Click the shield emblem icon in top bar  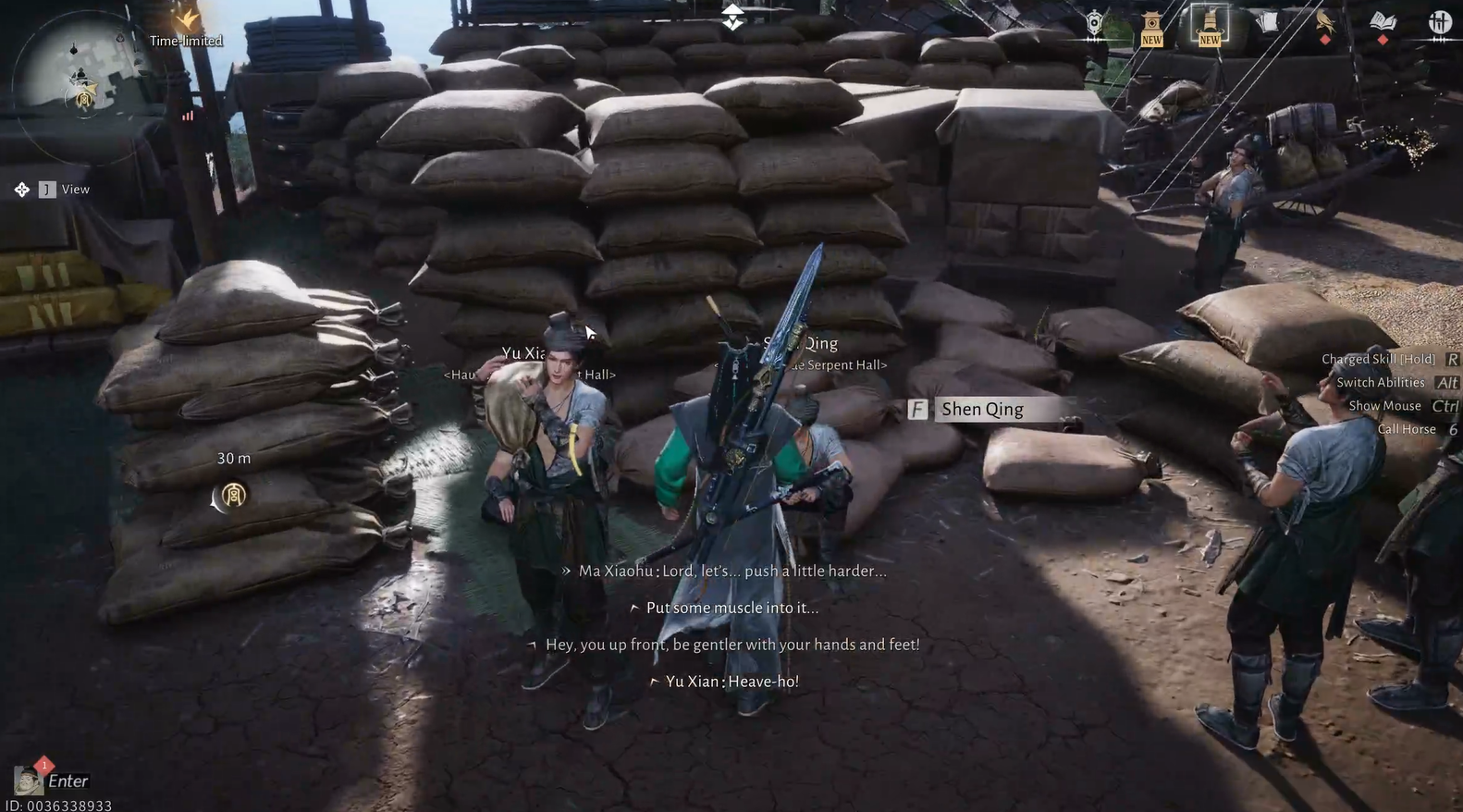point(1094,24)
